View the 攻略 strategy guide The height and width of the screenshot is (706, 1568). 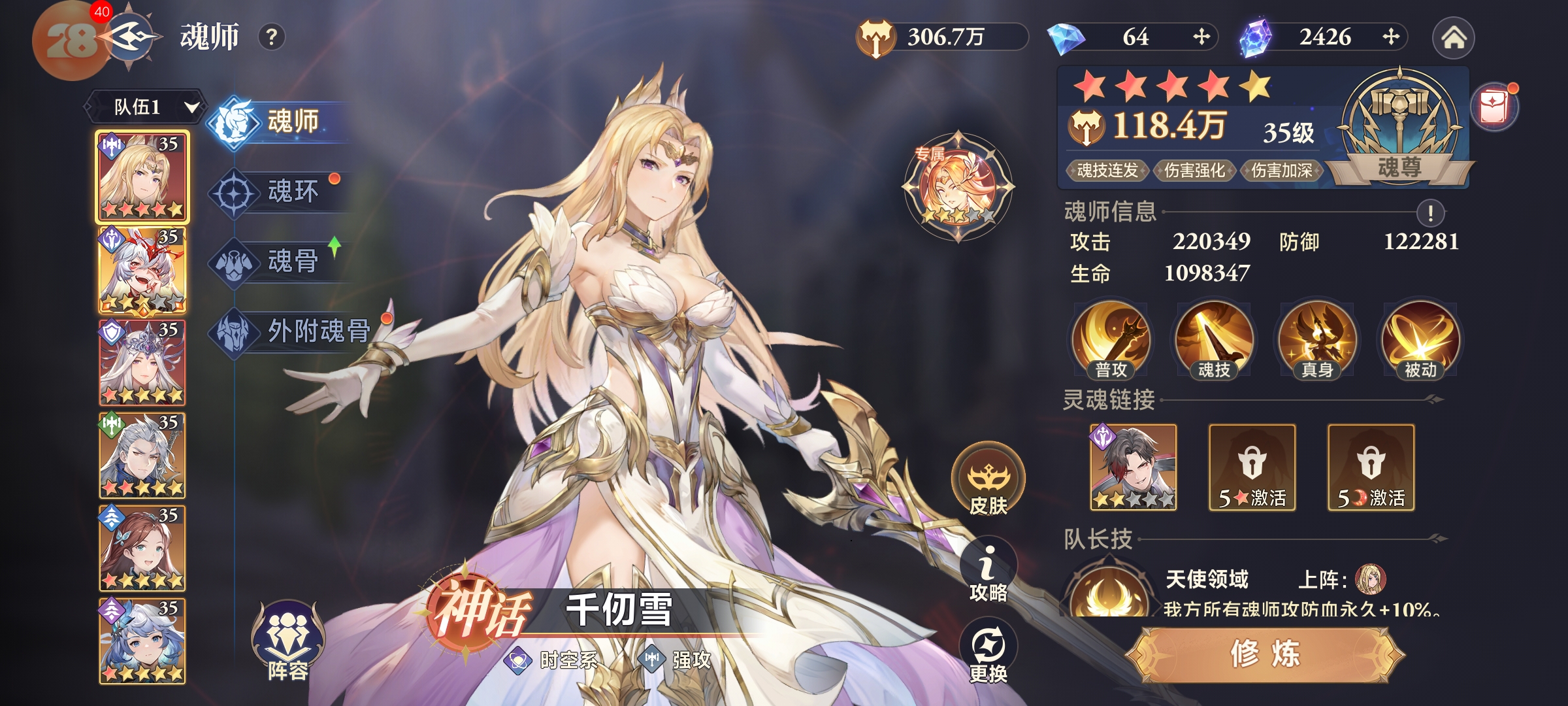tap(988, 572)
